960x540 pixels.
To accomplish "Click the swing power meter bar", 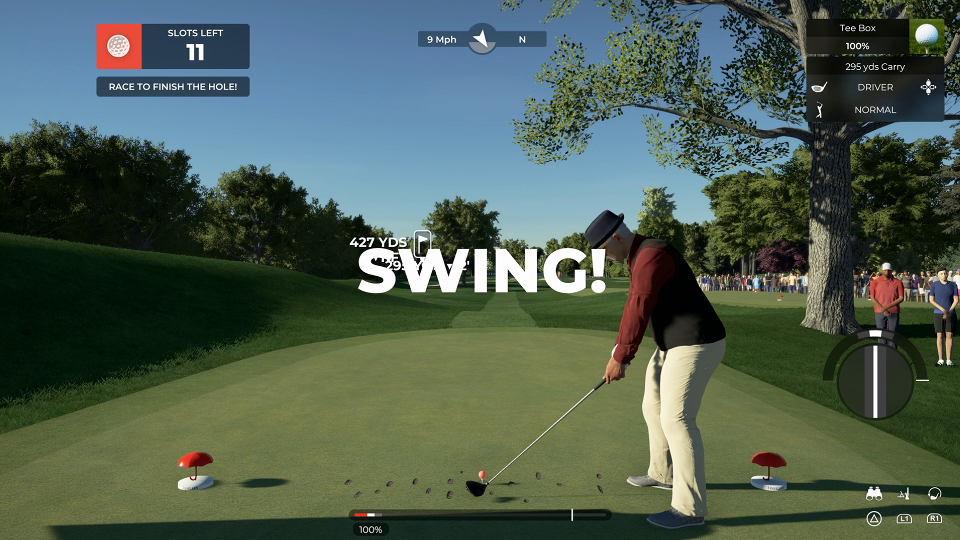I will pos(480,515).
